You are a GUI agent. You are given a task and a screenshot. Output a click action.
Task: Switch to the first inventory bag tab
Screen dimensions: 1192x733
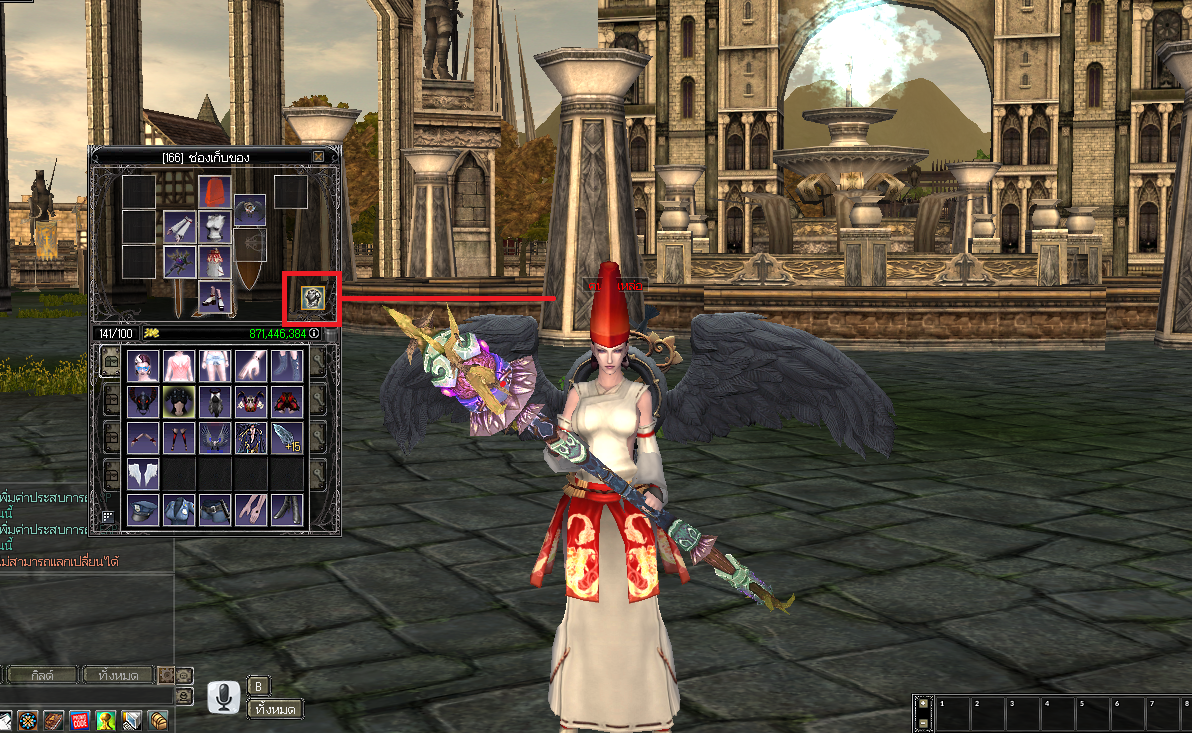click(x=111, y=361)
